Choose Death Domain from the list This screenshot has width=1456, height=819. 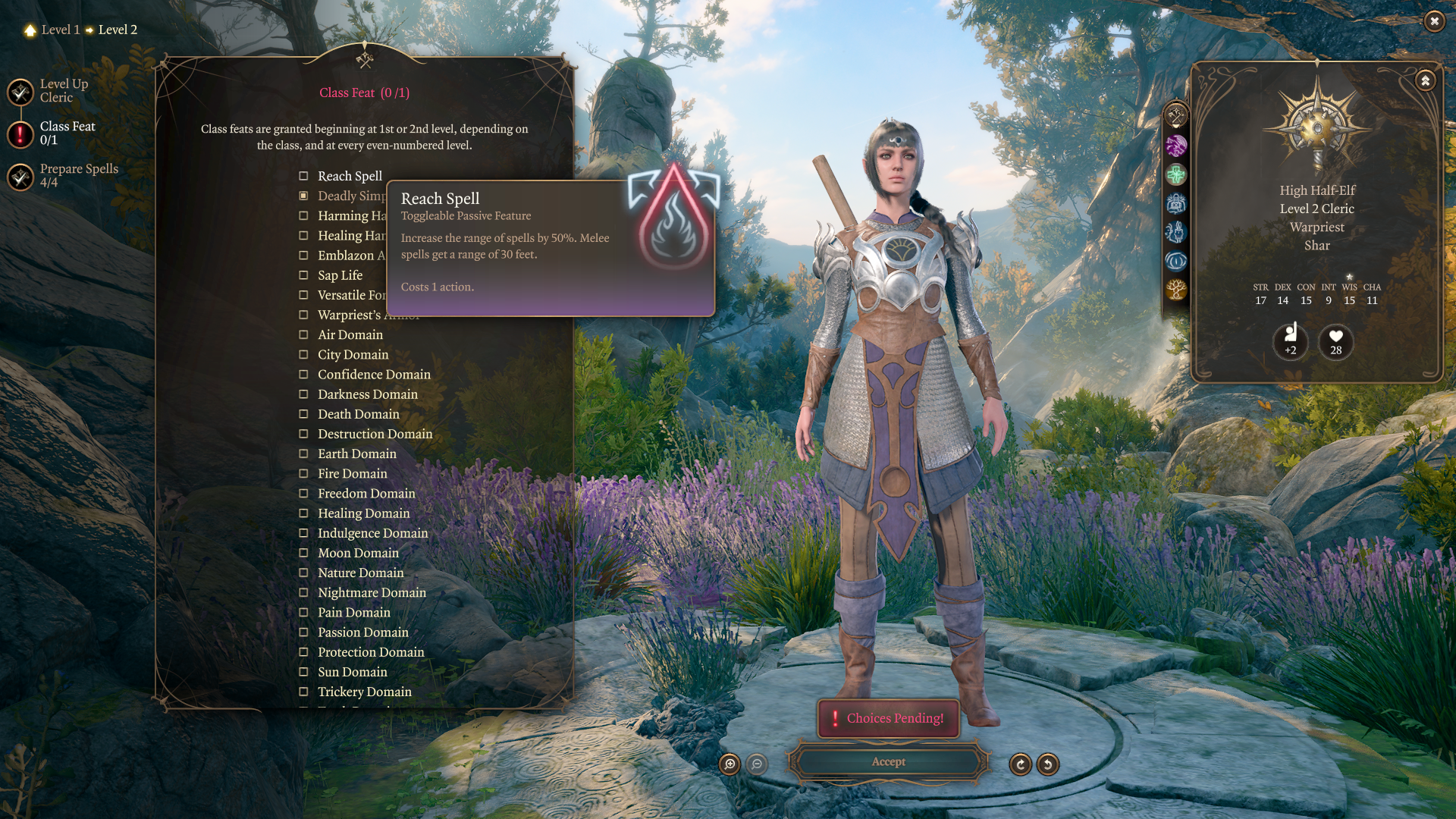pyautogui.click(x=303, y=414)
